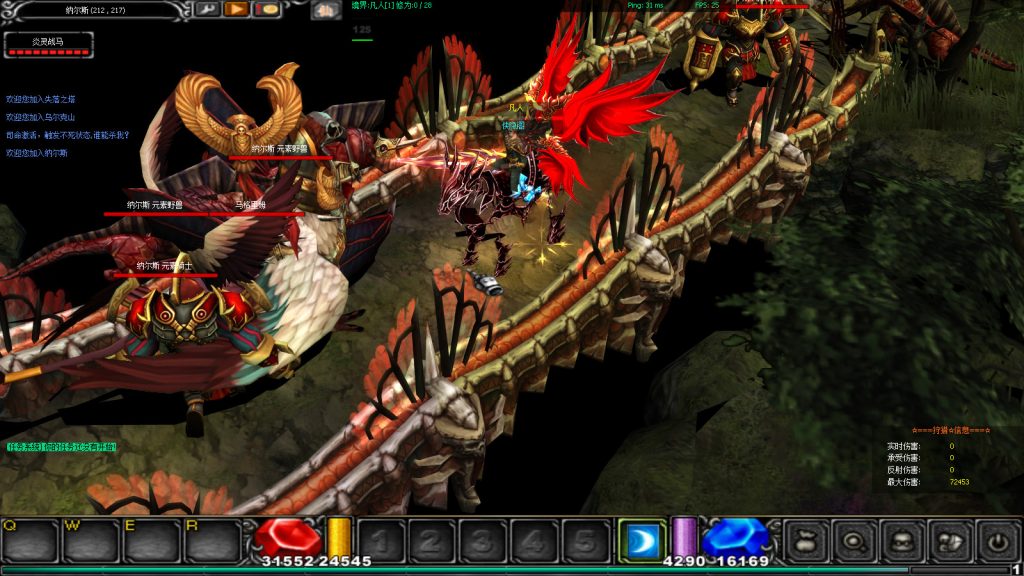Open the gold coin shop button

pyautogui.click(x=266, y=10)
